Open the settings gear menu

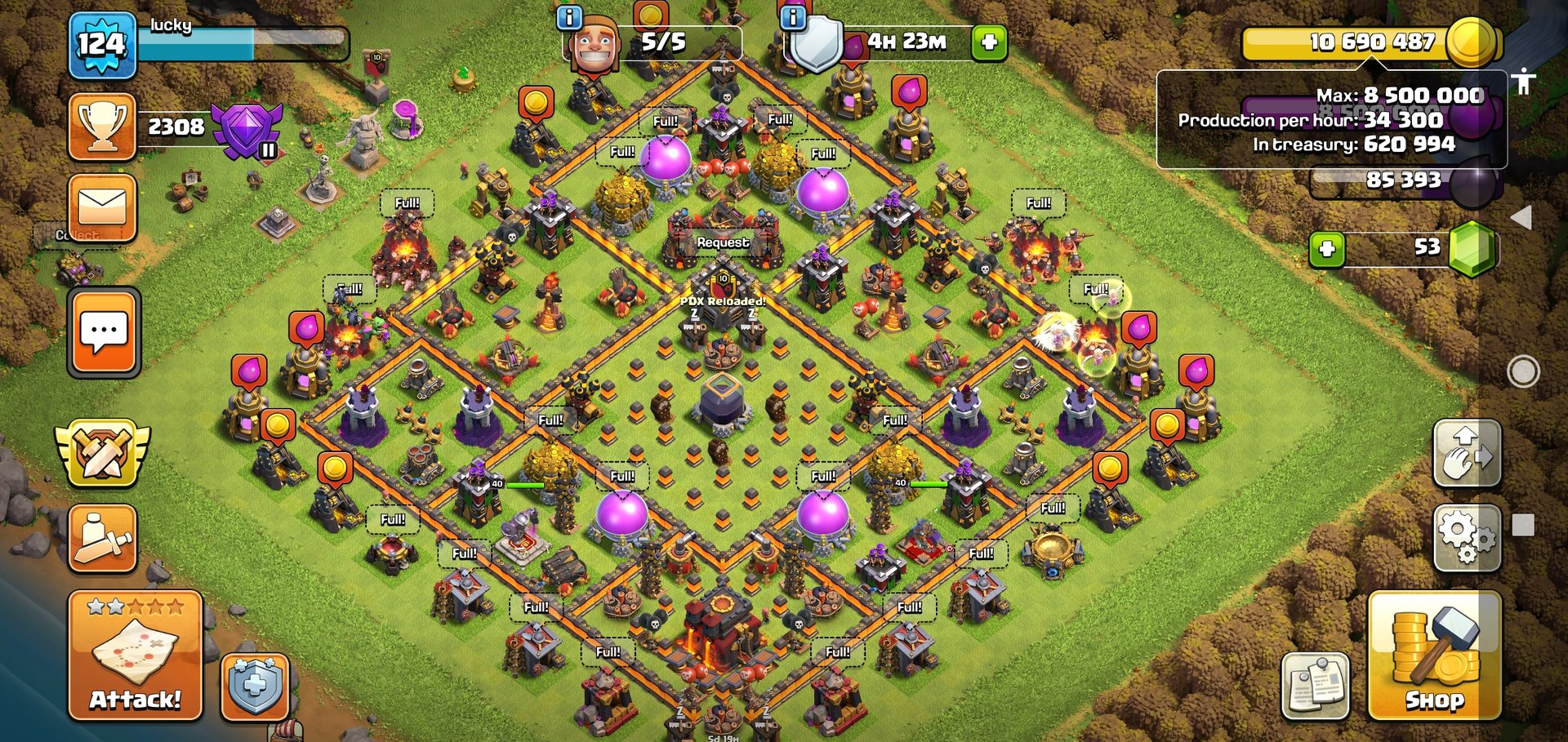pos(1467,536)
